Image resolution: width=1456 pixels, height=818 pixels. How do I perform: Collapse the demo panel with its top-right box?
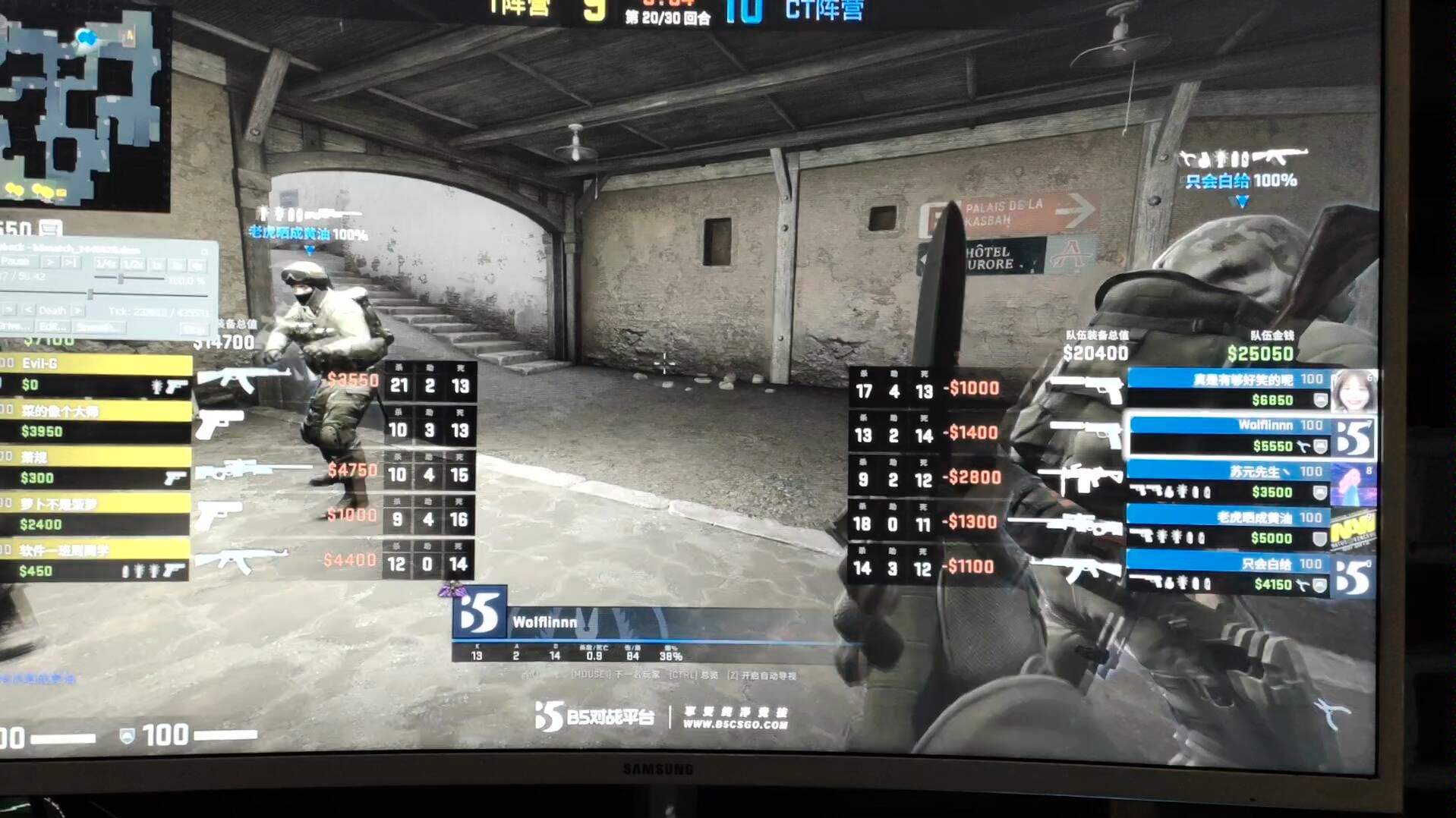tap(206, 252)
